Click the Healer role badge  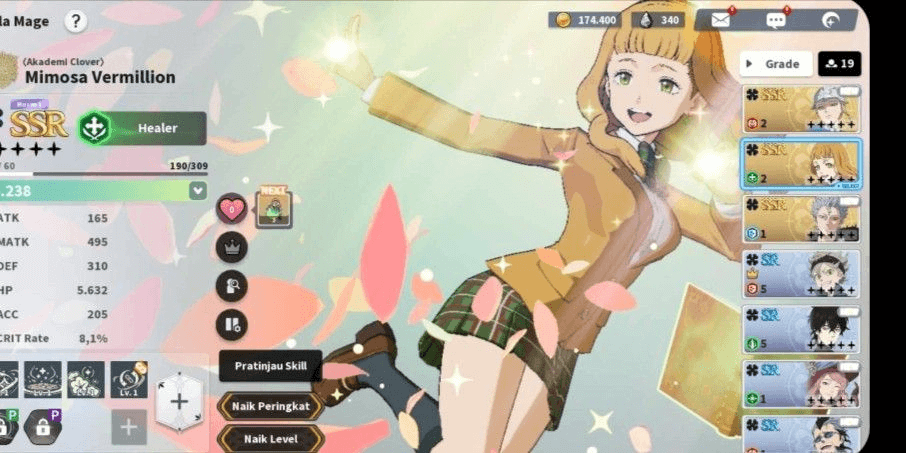(143, 128)
